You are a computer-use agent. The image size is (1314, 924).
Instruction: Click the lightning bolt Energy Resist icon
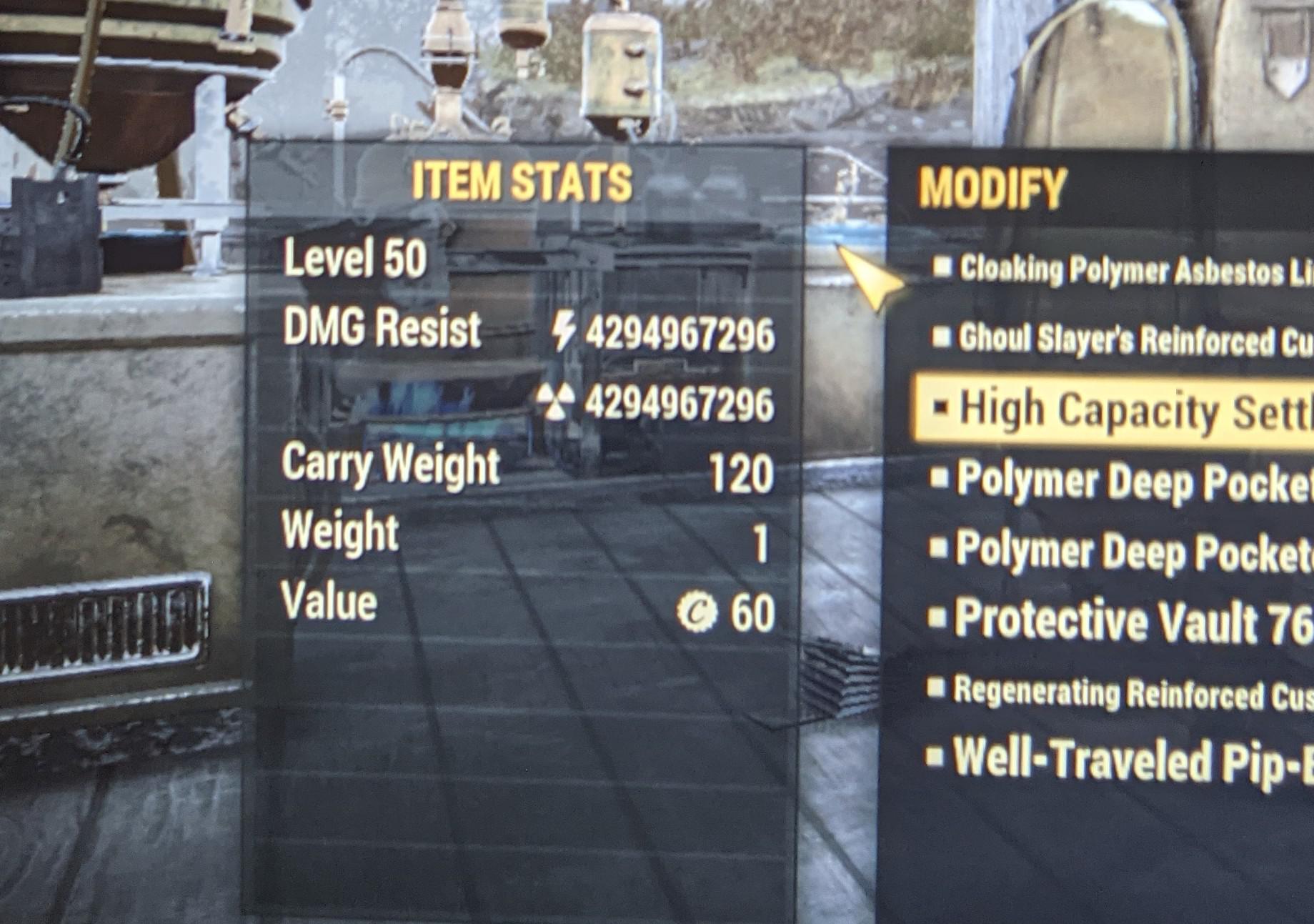click(564, 329)
